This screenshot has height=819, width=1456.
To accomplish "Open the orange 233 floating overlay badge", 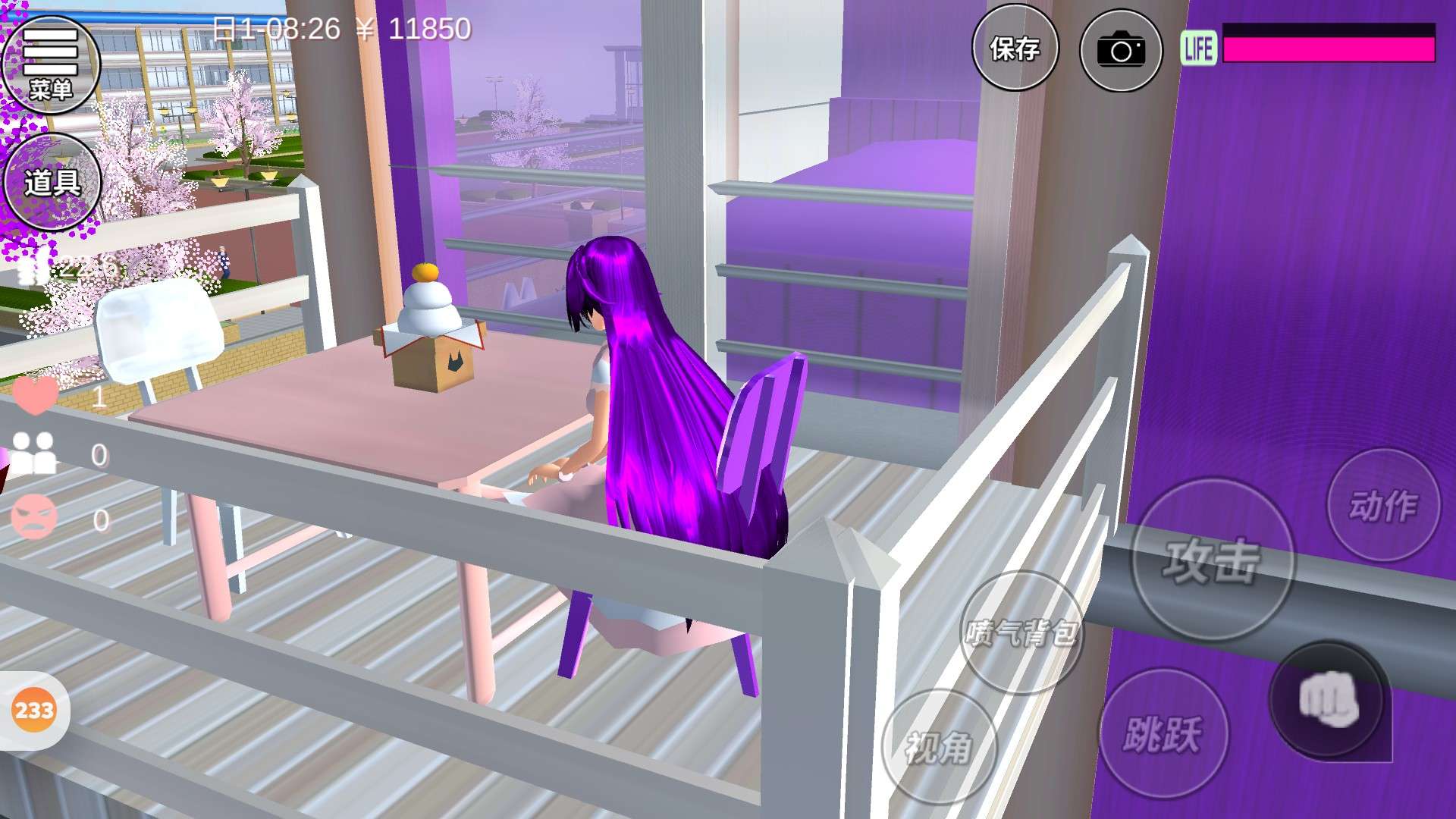I will (33, 711).
